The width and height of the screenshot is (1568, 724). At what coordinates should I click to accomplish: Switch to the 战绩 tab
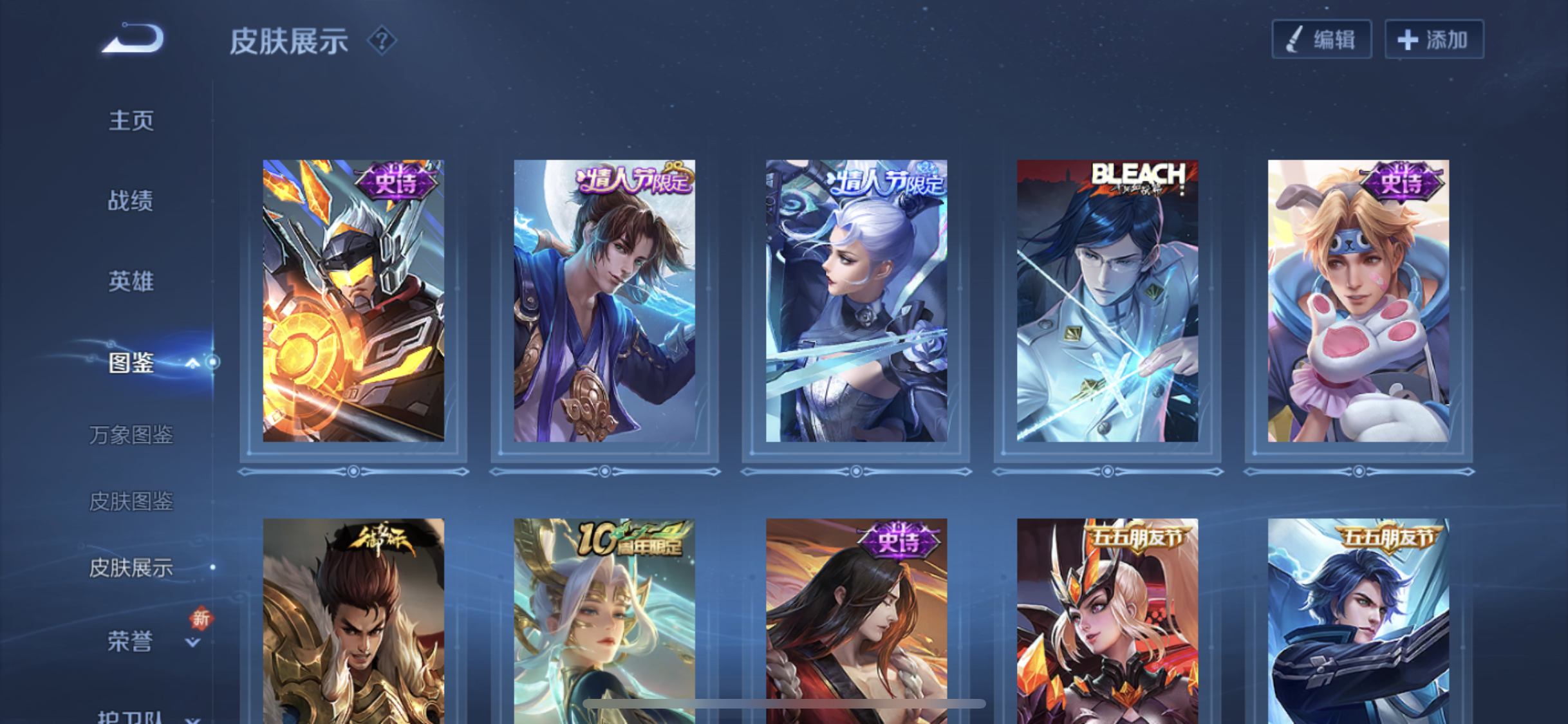pyautogui.click(x=131, y=201)
